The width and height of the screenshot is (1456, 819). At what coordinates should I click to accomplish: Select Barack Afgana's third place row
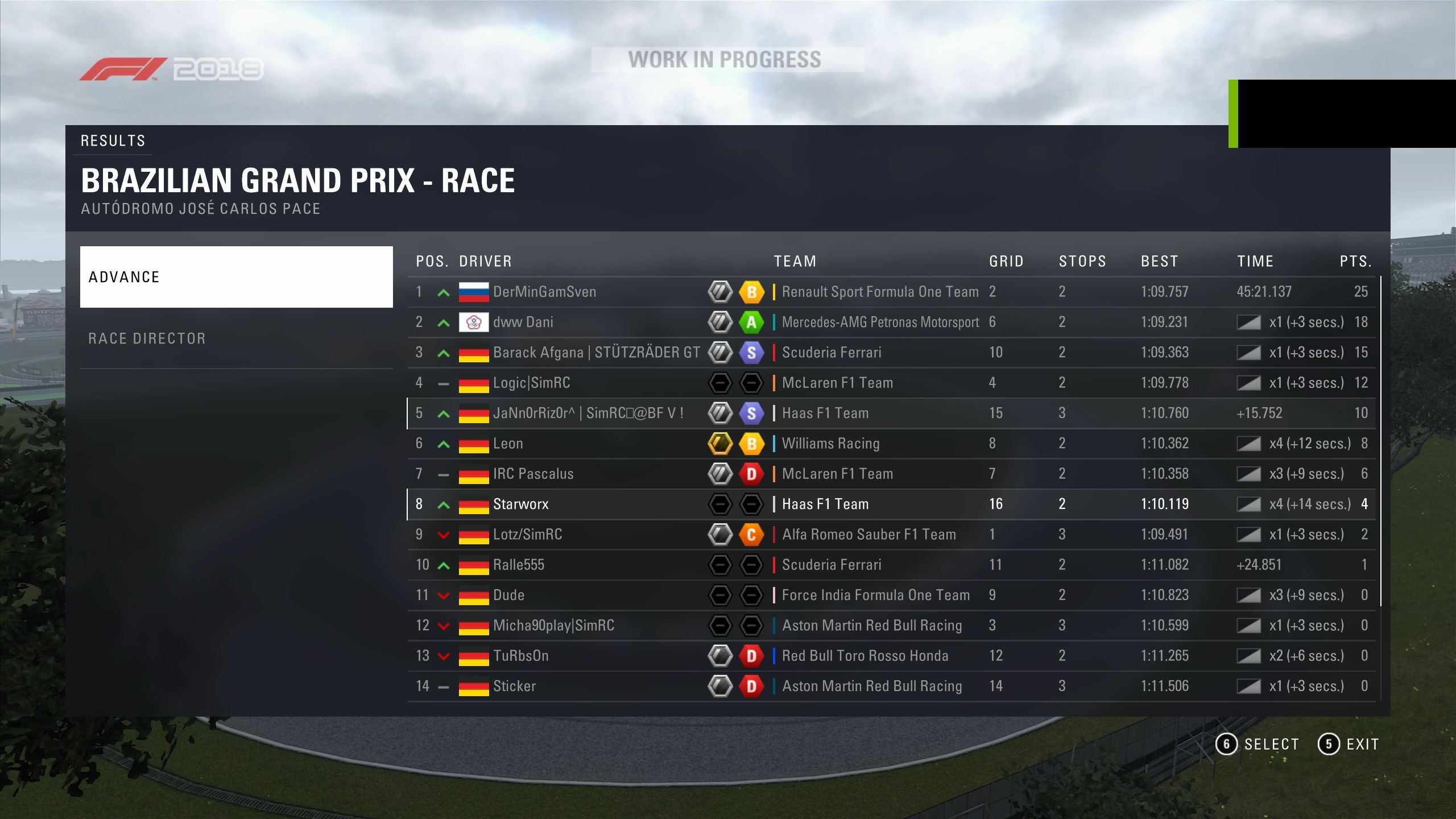891,353
